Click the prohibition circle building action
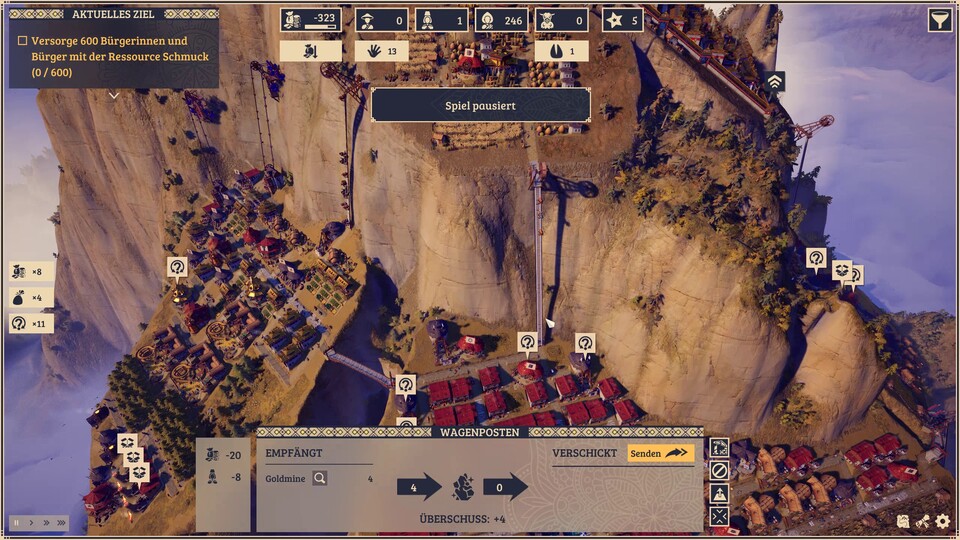The image size is (960, 540). click(719, 470)
